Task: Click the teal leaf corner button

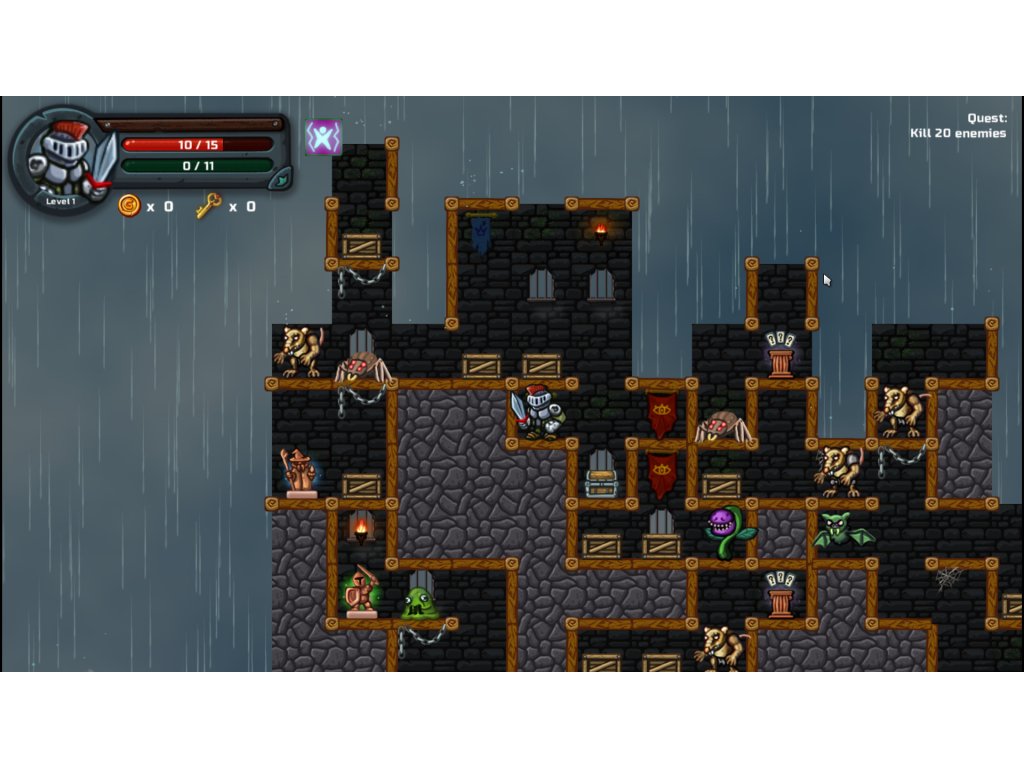Action: coord(282,179)
